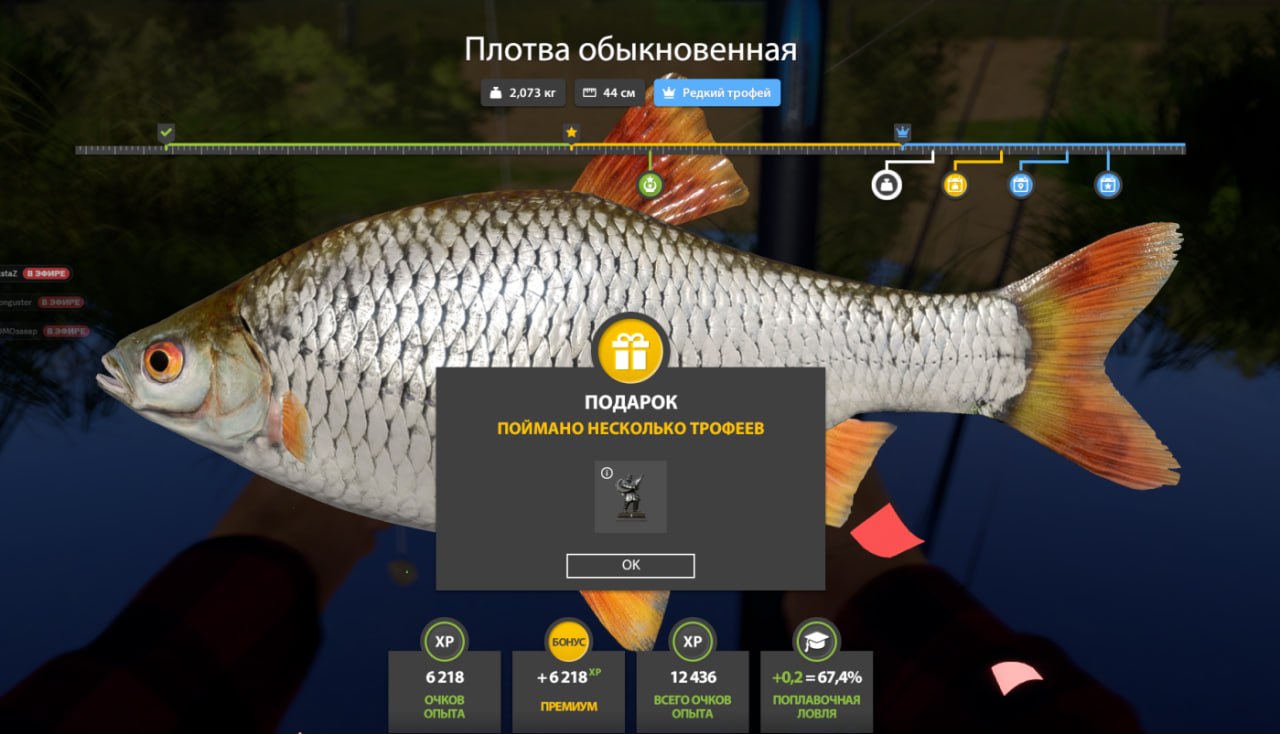Click the green gift marker under the ruler

(x=650, y=183)
